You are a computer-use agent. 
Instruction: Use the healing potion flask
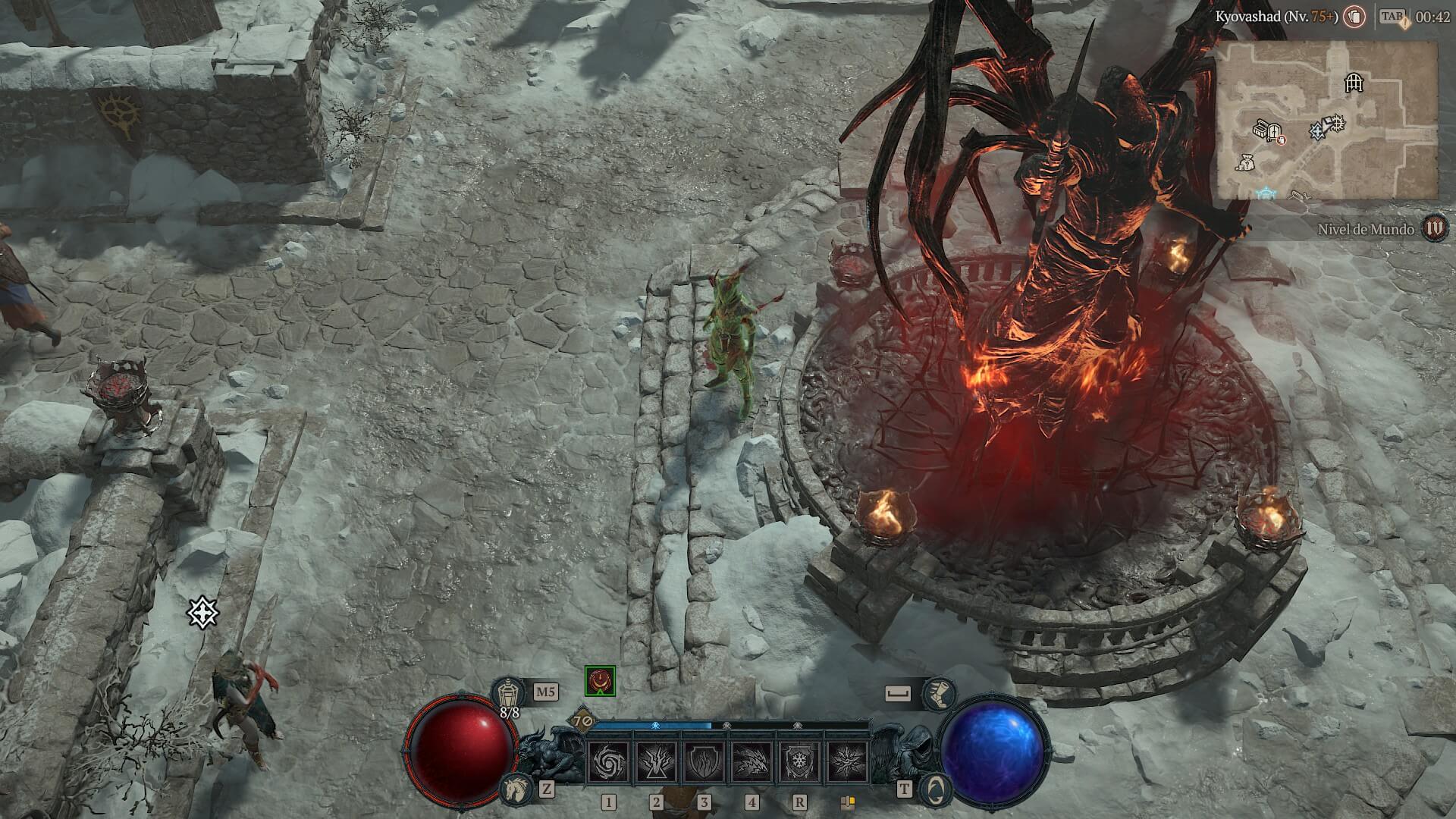tap(506, 692)
